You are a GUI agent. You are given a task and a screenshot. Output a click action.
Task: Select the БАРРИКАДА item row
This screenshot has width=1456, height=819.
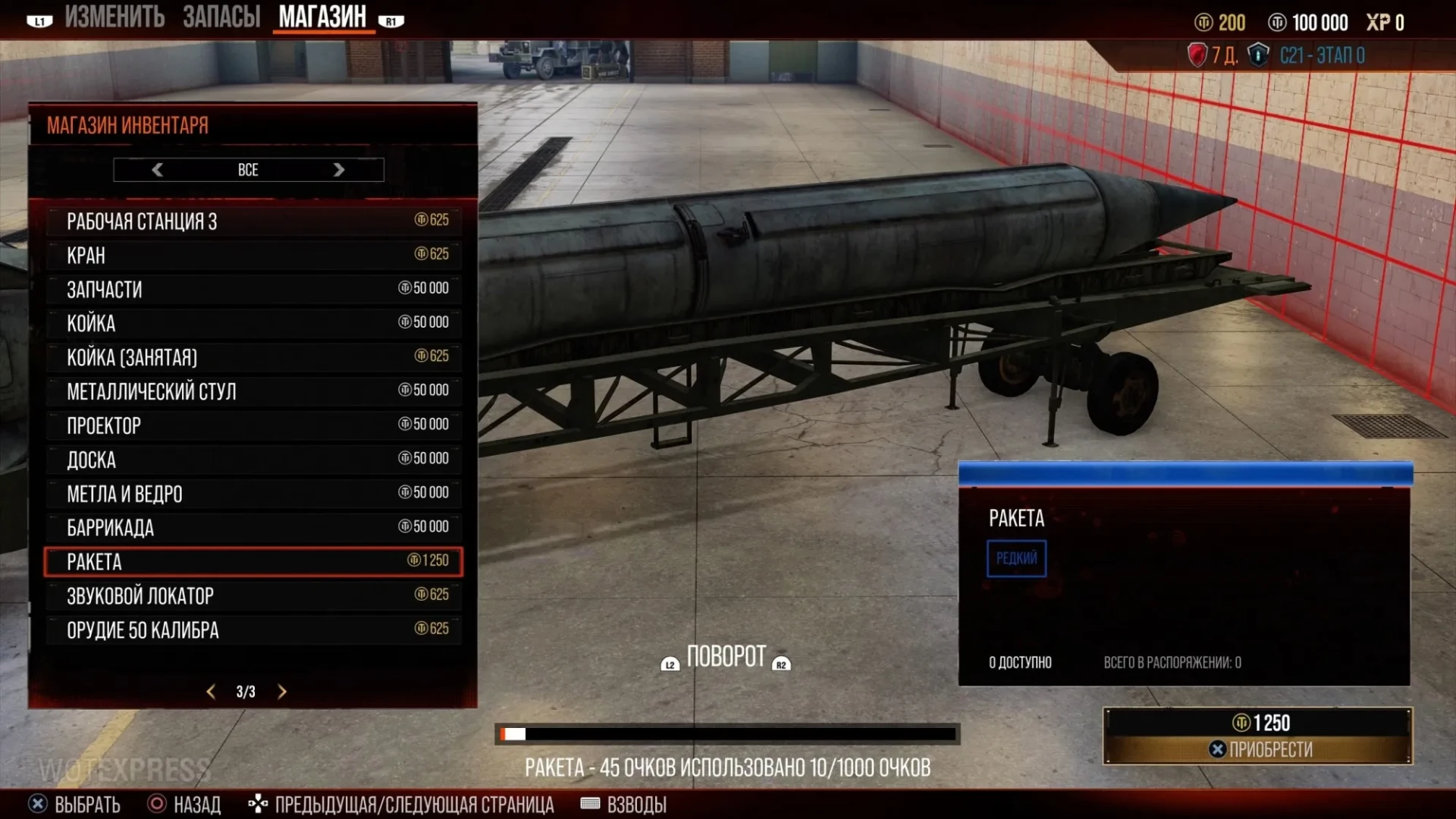pyautogui.click(x=253, y=528)
